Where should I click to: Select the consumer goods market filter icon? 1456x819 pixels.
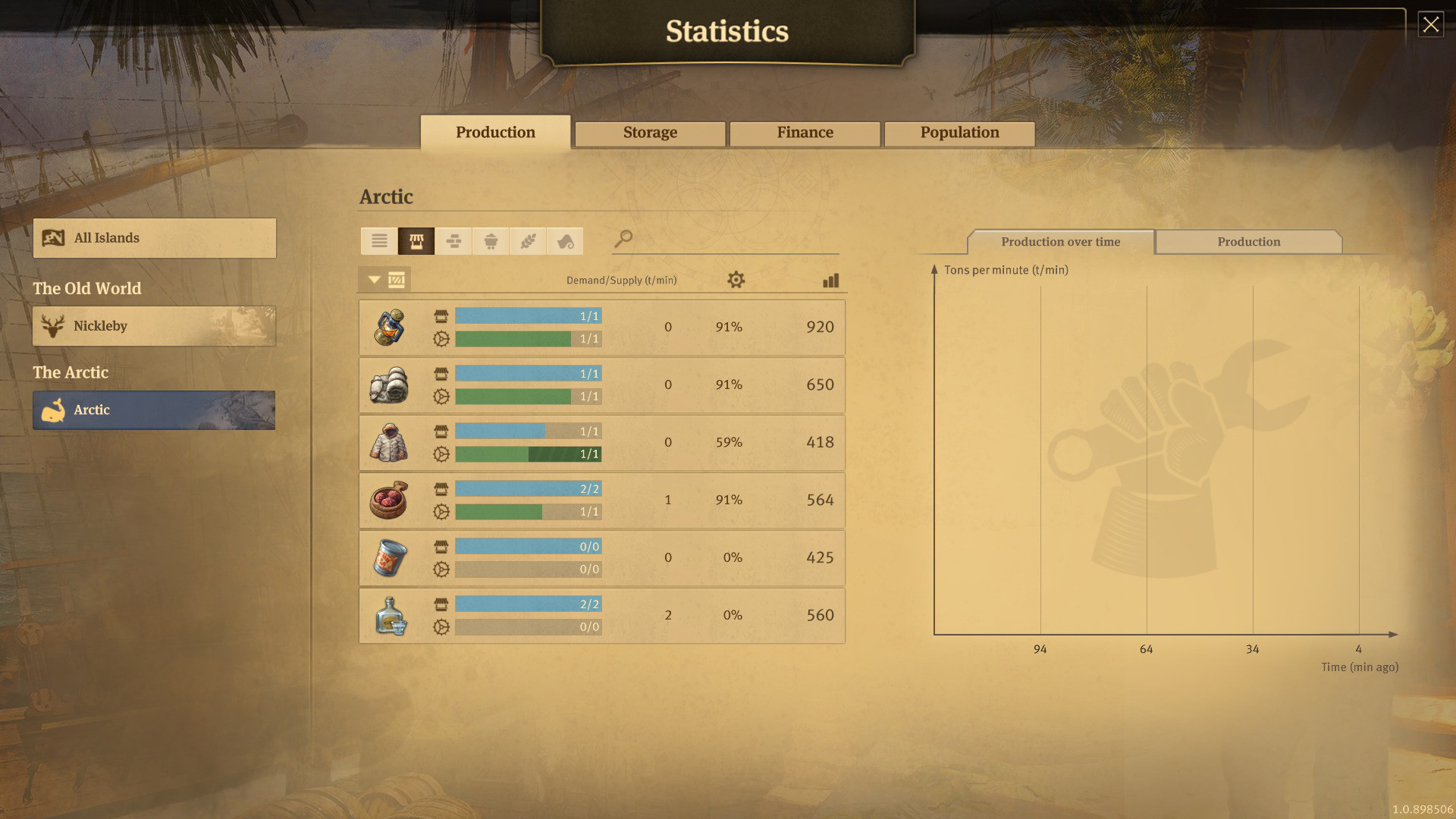click(x=416, y=241)
